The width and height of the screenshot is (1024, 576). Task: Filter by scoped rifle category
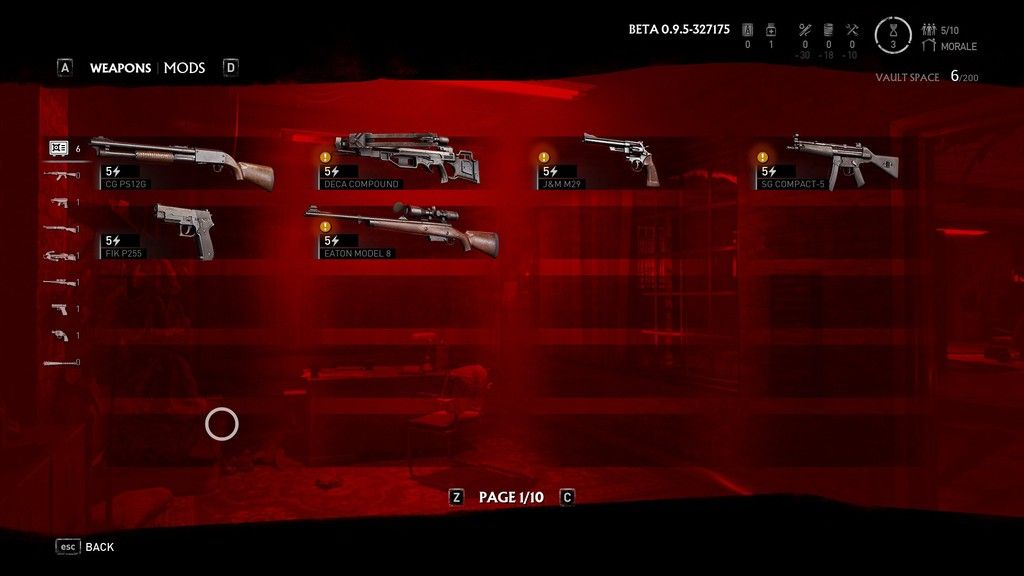(60, 282)
